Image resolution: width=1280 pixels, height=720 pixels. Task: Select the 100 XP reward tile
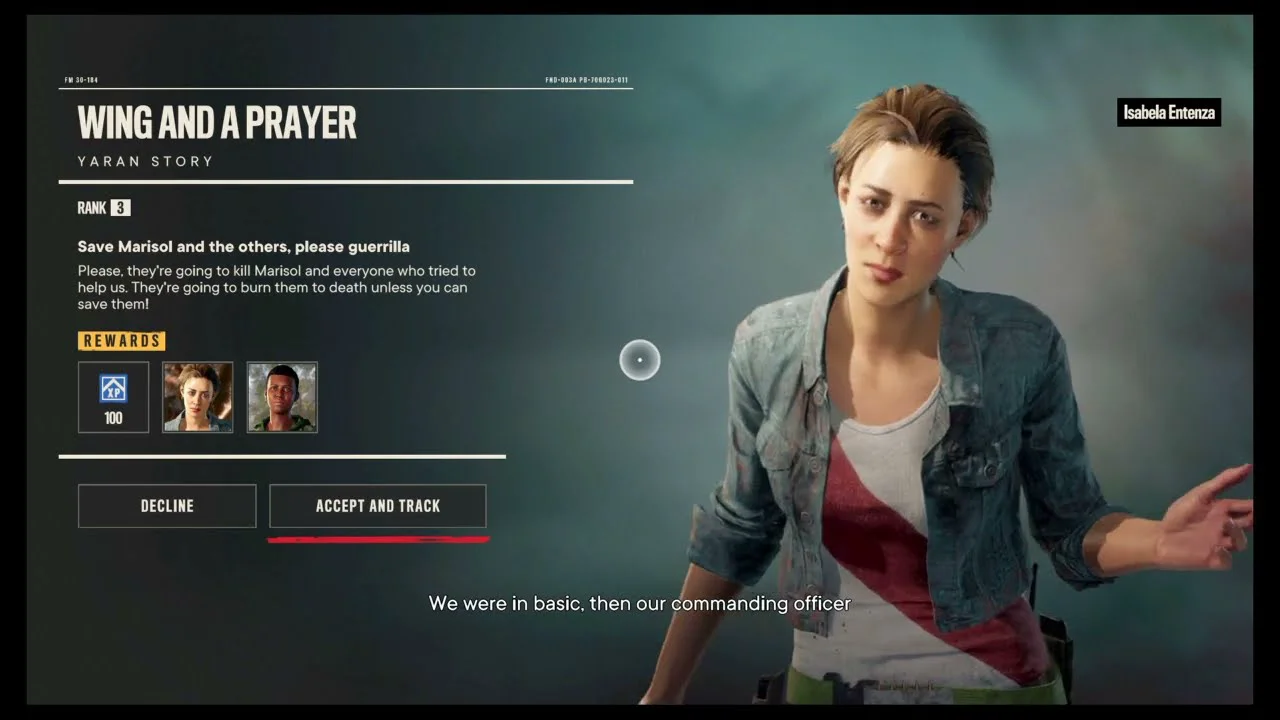point(113,397)
